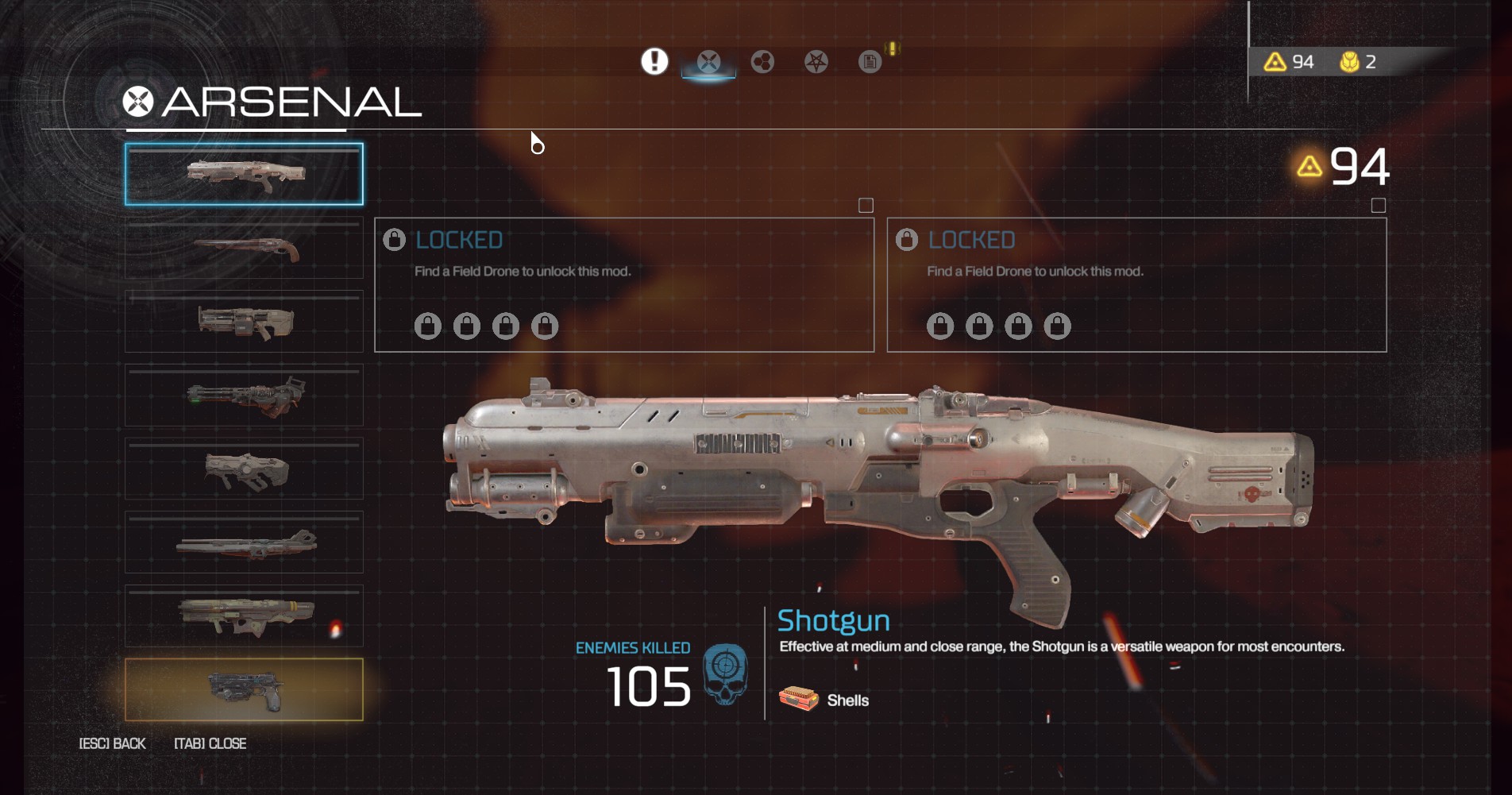1512x795 pixels.
Task: Open the three-circle Praetor Suit tab
Action: point(762,61)
